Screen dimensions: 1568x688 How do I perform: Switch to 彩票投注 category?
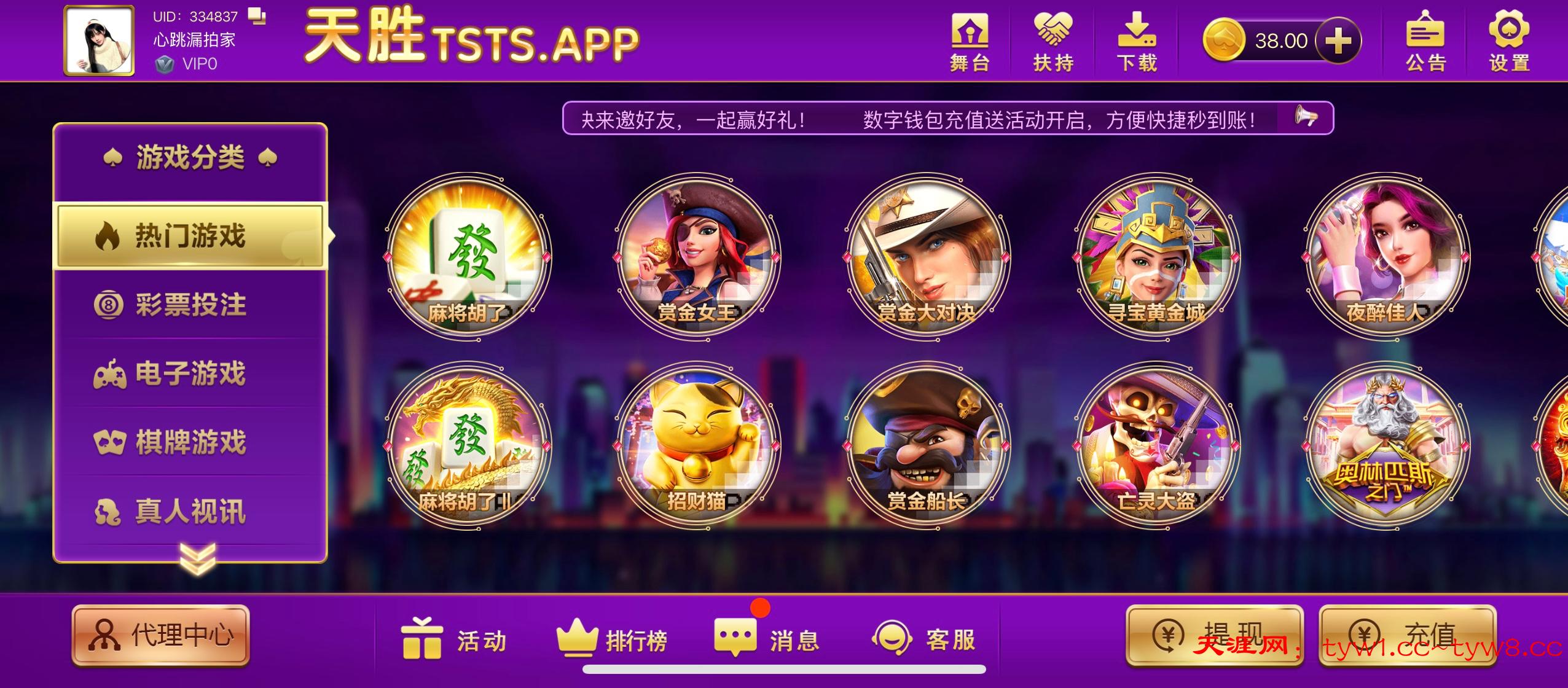click(x=190, y=305)
